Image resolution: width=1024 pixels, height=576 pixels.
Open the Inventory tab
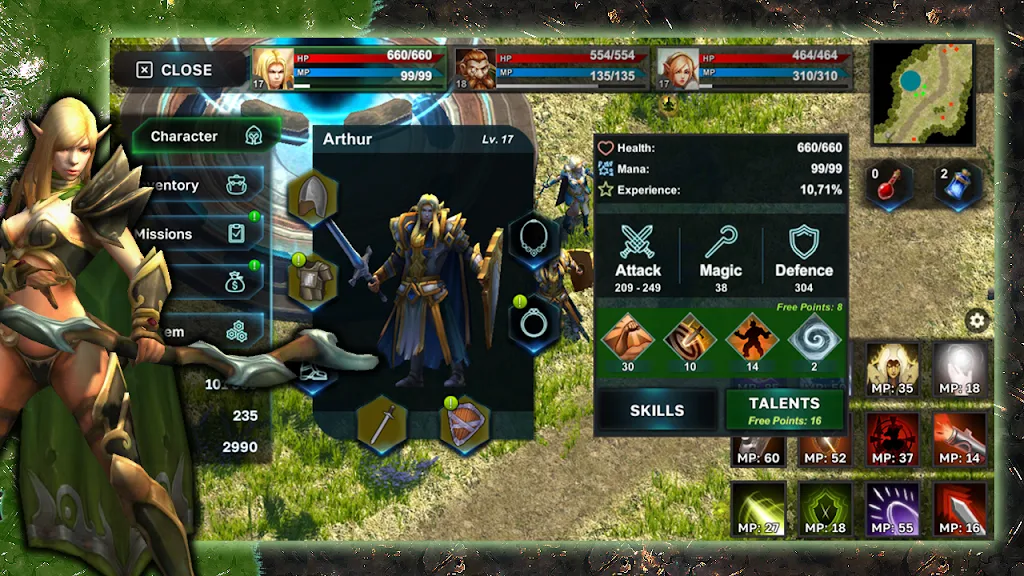pos(200,185)
